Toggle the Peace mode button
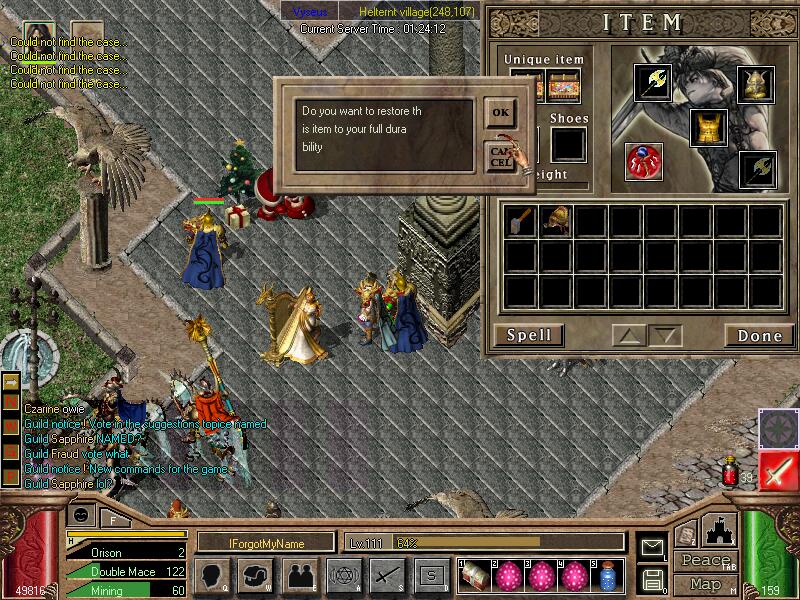The width and height of the screenshot is (800, 600). coord(705,561)
